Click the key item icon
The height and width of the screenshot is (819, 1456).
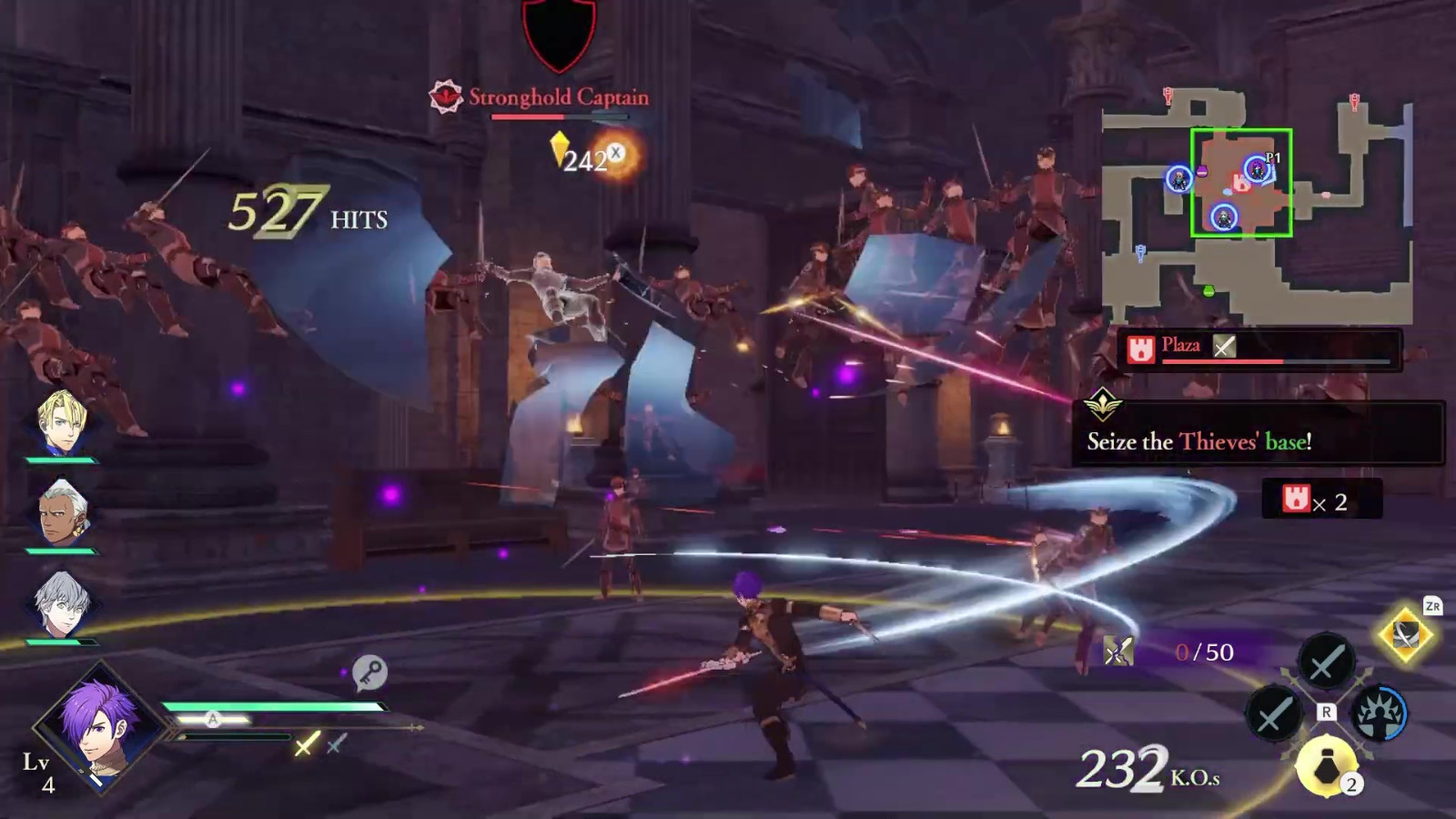369,672
